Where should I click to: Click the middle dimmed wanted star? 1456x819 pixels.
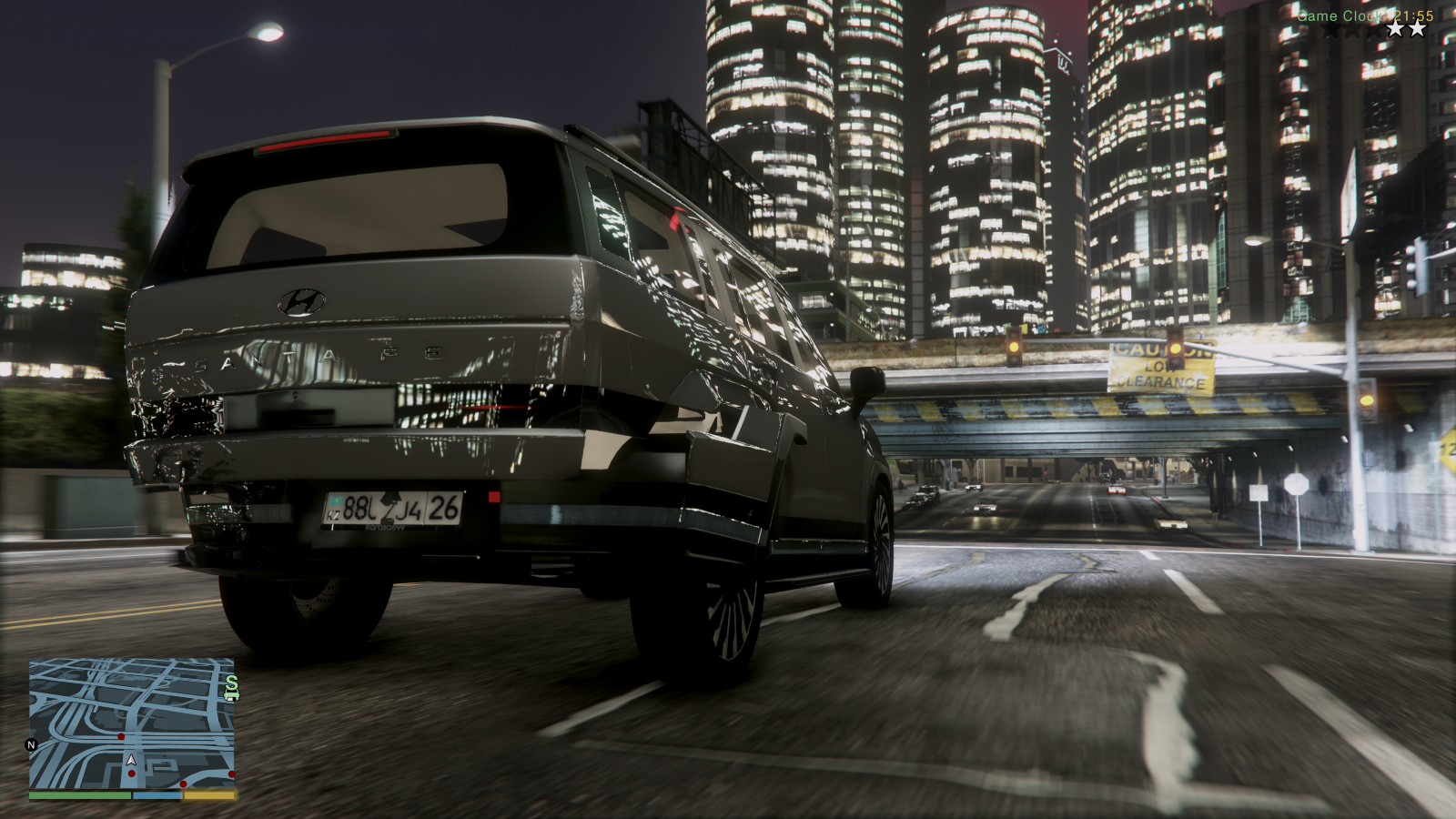(1352, 31)
